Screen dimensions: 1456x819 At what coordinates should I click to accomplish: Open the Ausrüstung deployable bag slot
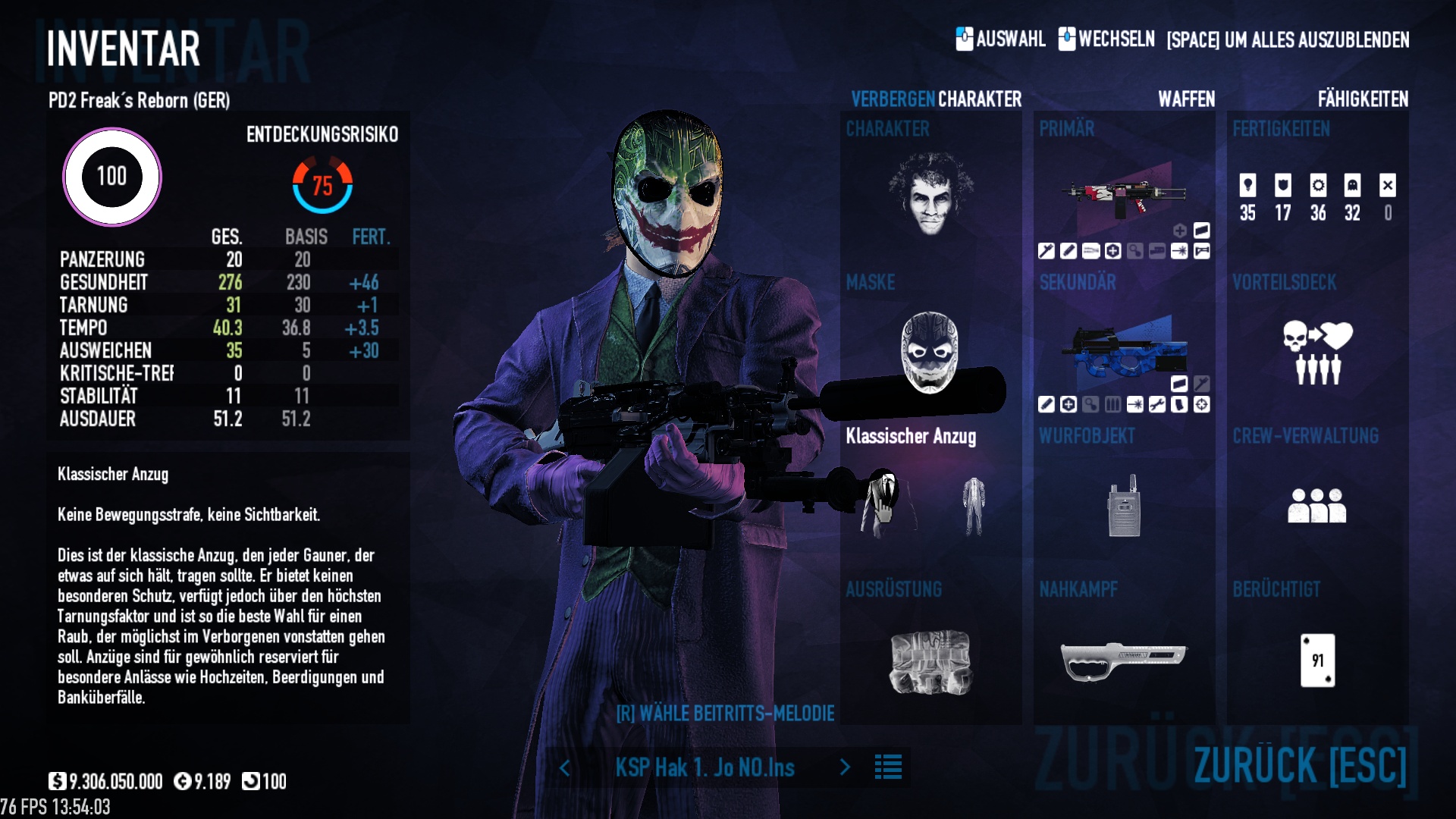[x=930, y=661]
